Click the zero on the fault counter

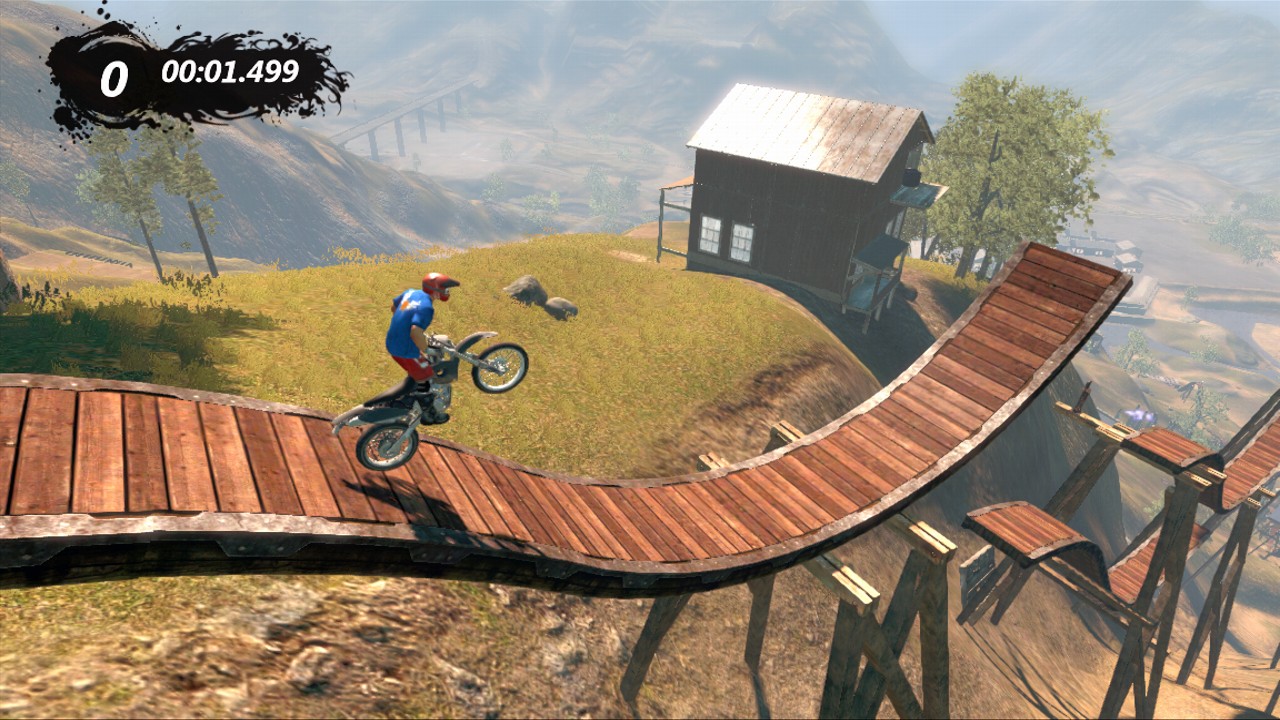pyautogui.click(x=113, y=70)
